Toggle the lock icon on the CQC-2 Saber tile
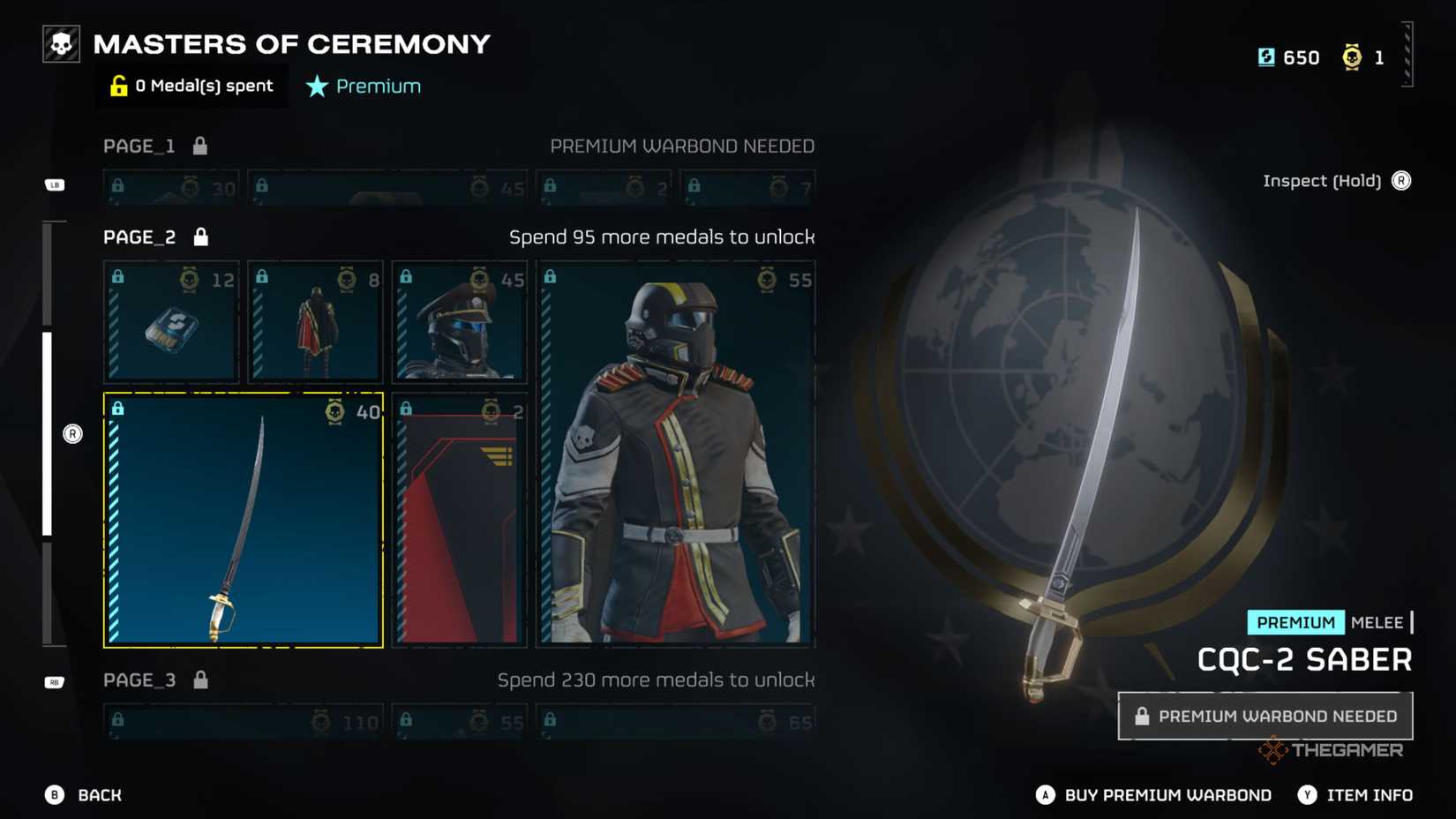Screen dimensions: 1456x819 [x=118, y=408]
